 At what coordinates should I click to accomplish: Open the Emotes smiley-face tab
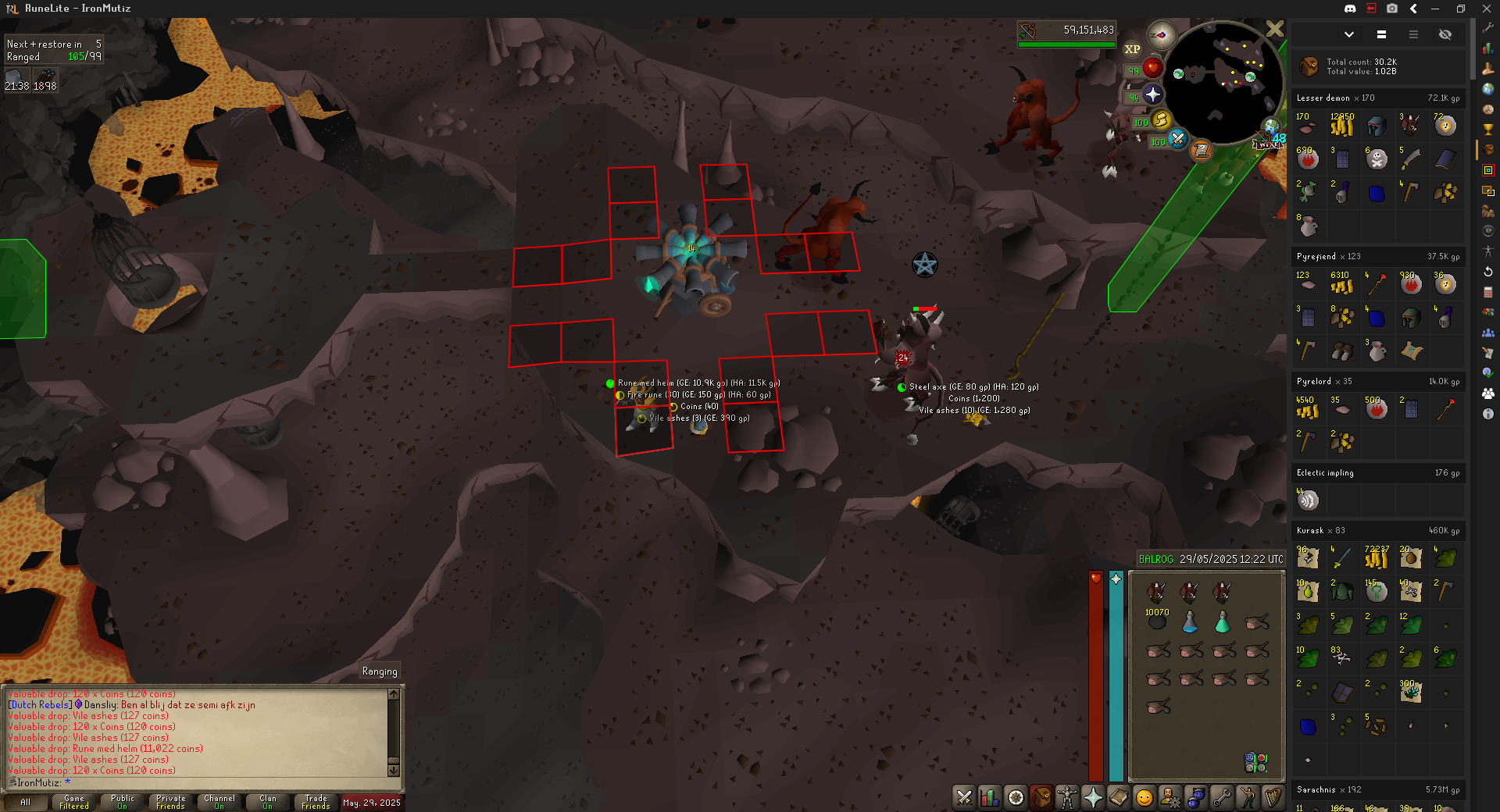[1144, 797]
